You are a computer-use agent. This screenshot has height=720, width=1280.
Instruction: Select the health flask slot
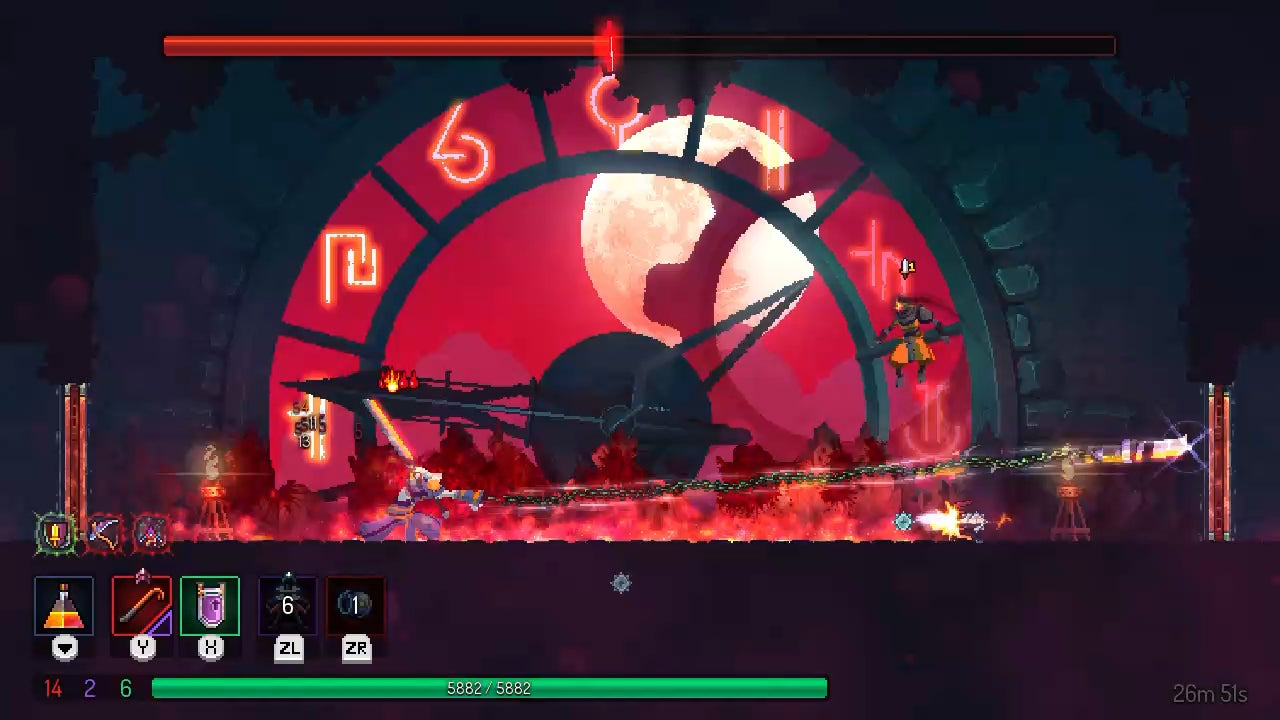(63, 604)
